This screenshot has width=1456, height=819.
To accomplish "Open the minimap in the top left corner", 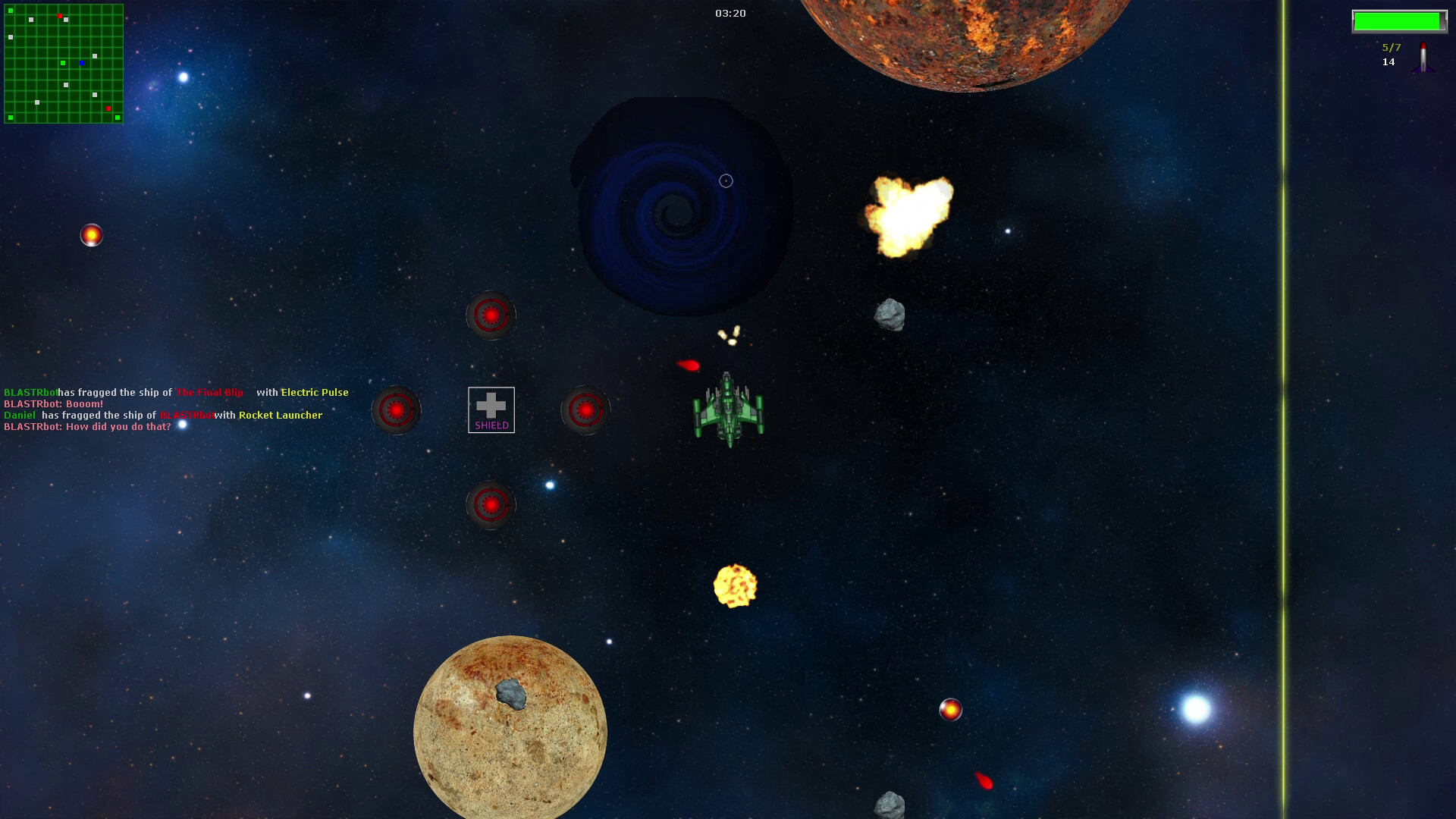I will (64, 62).
